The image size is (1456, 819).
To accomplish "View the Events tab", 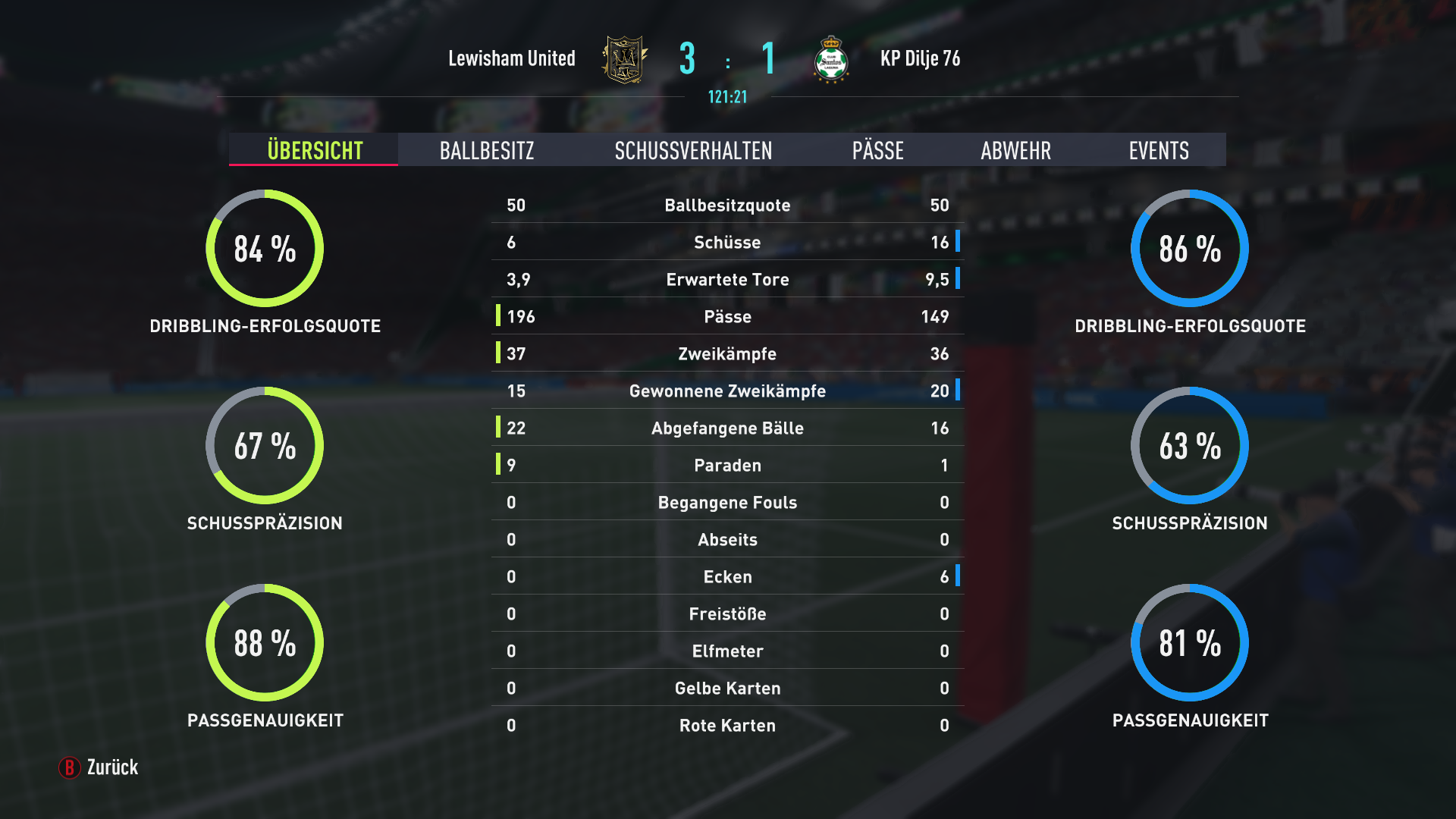I will pos(1158,150).
